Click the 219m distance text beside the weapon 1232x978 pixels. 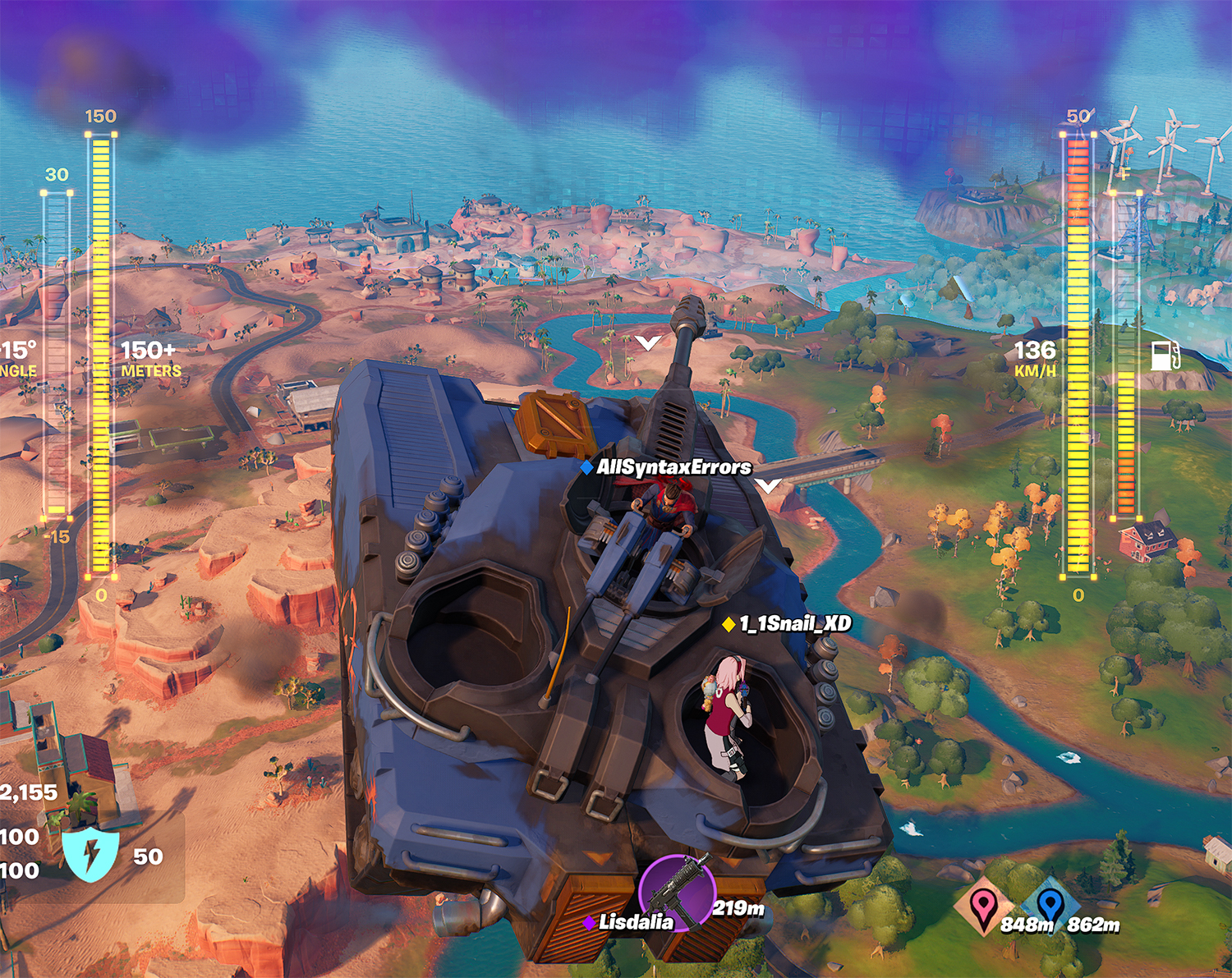(x=738, y=910)
